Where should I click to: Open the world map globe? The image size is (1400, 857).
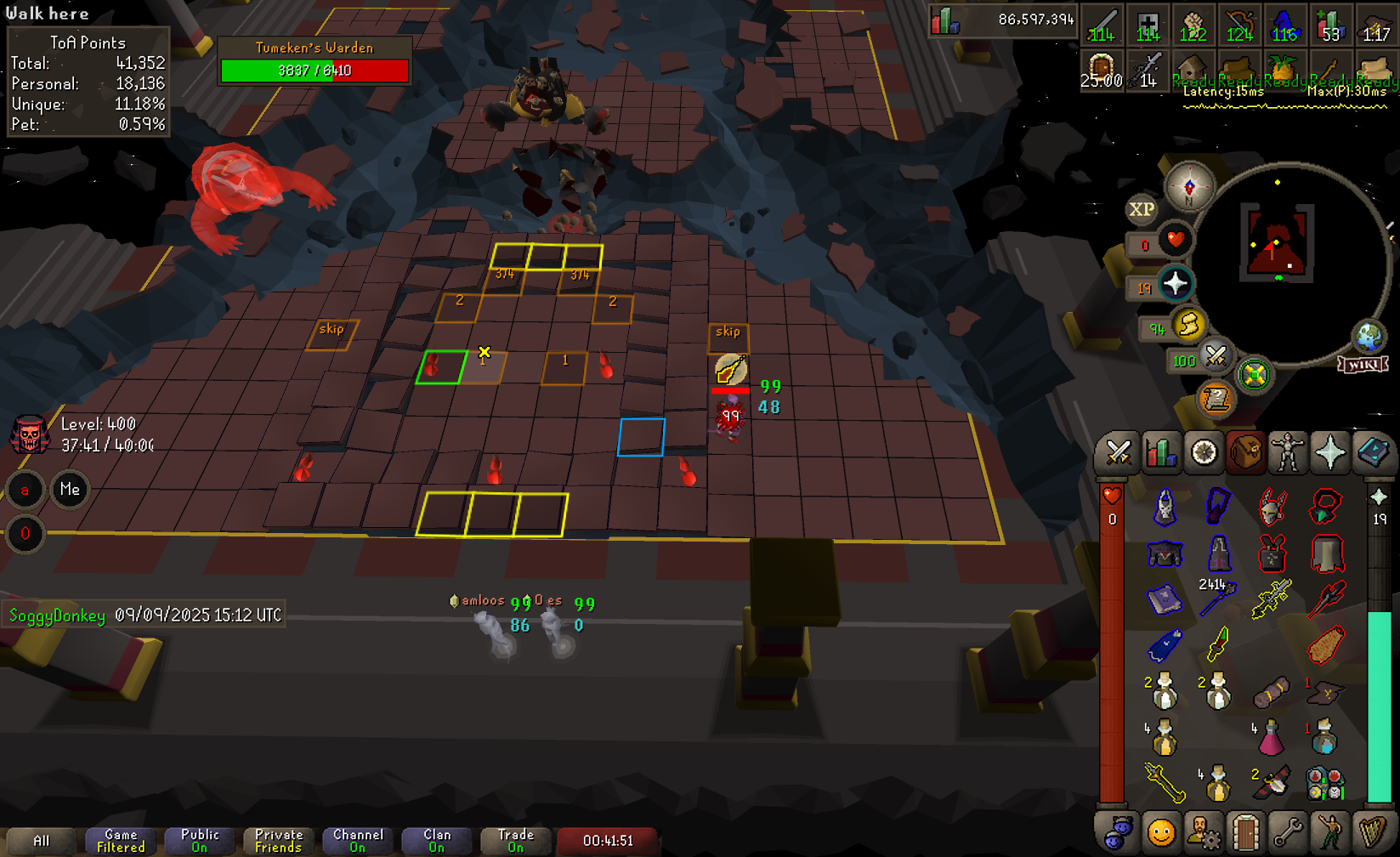point(1369,337)
